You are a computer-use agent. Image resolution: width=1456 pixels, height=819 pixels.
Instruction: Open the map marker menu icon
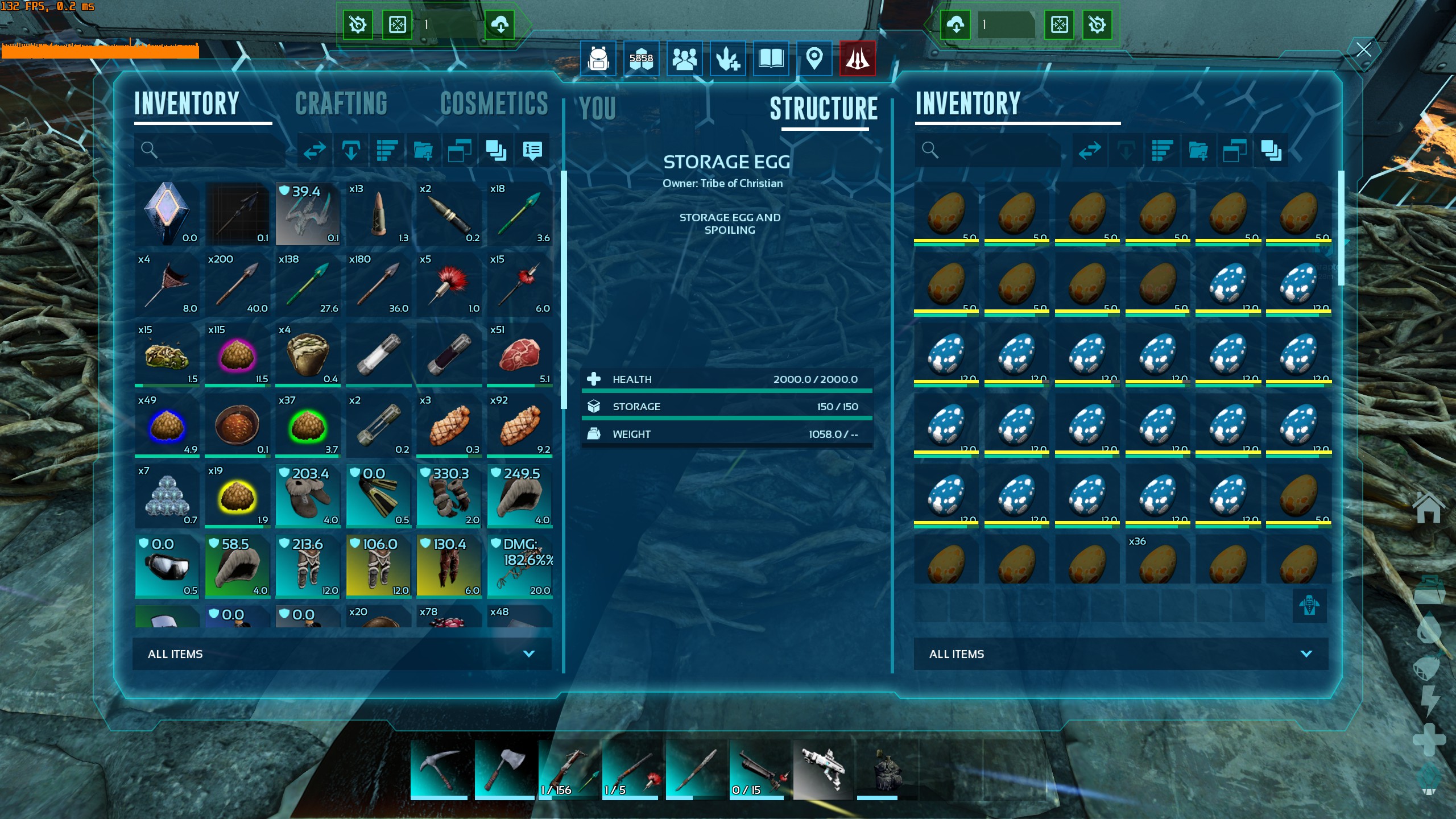tap(814, 58)
